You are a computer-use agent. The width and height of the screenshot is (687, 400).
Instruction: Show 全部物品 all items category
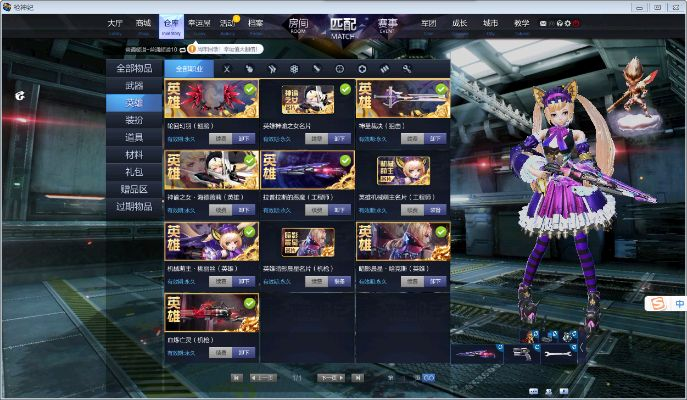134,68
